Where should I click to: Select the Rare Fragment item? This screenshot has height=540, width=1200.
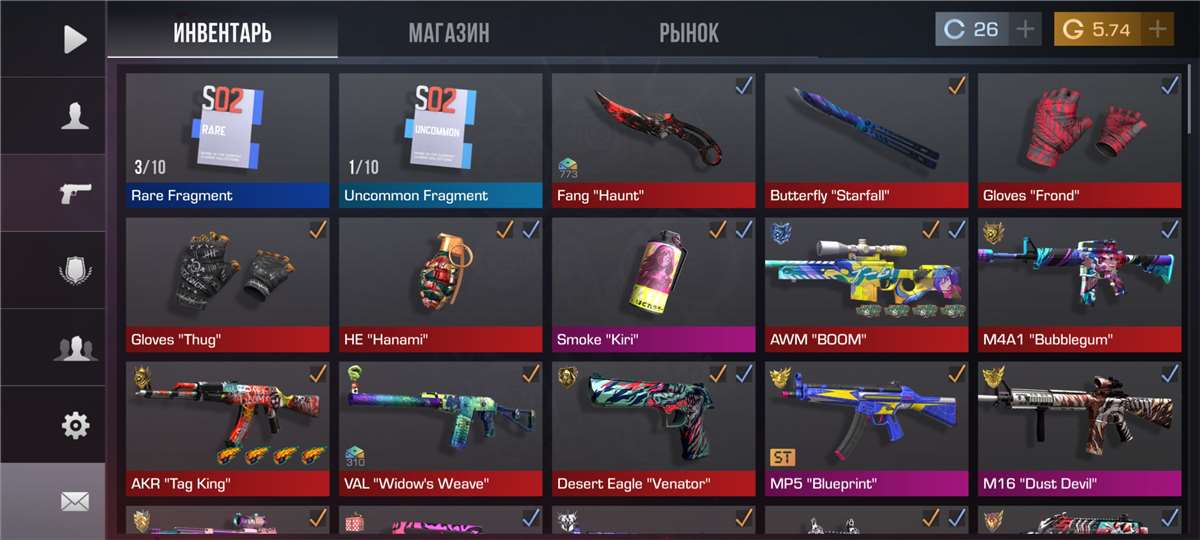[227, 140]
